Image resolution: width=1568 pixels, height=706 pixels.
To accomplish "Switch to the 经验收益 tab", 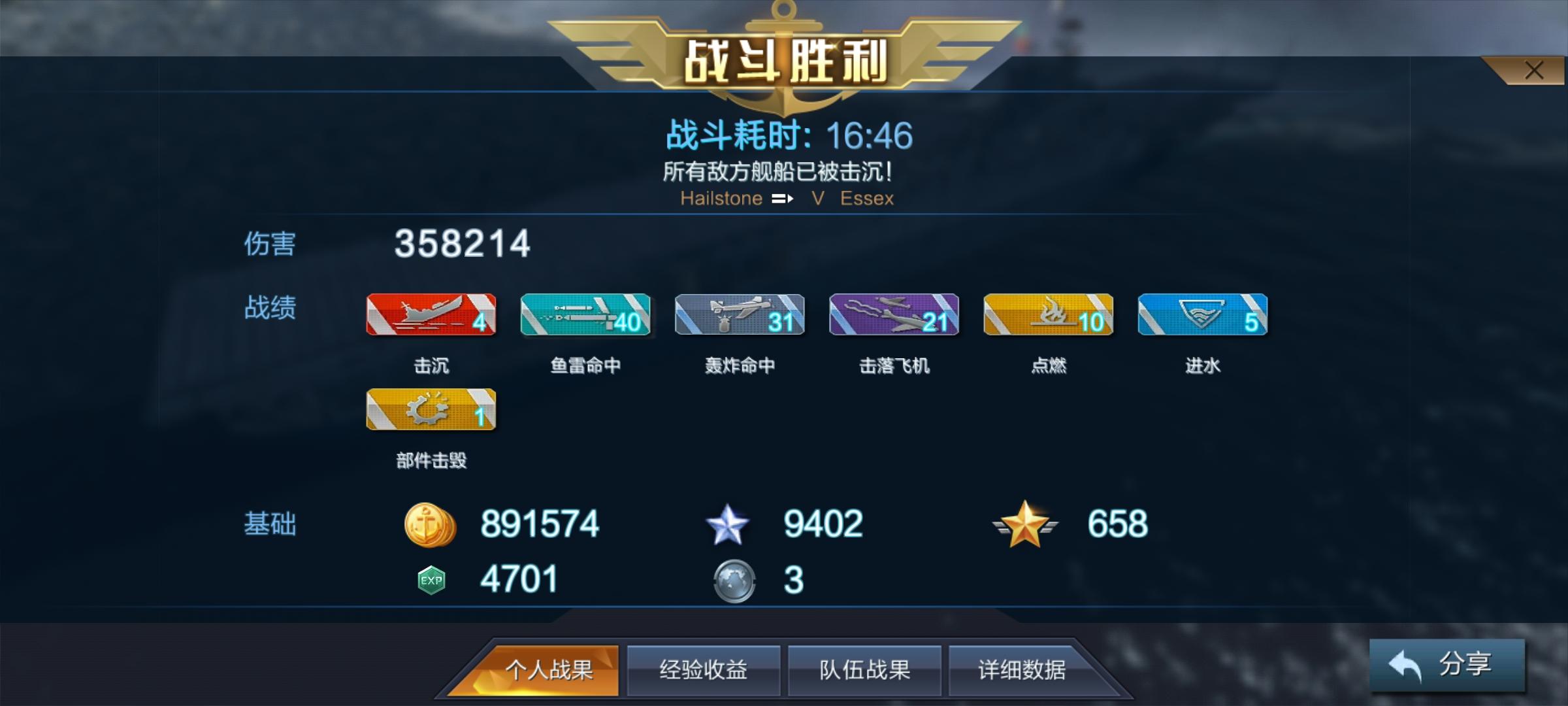I will pyautogui.click(x=701, y=669).
